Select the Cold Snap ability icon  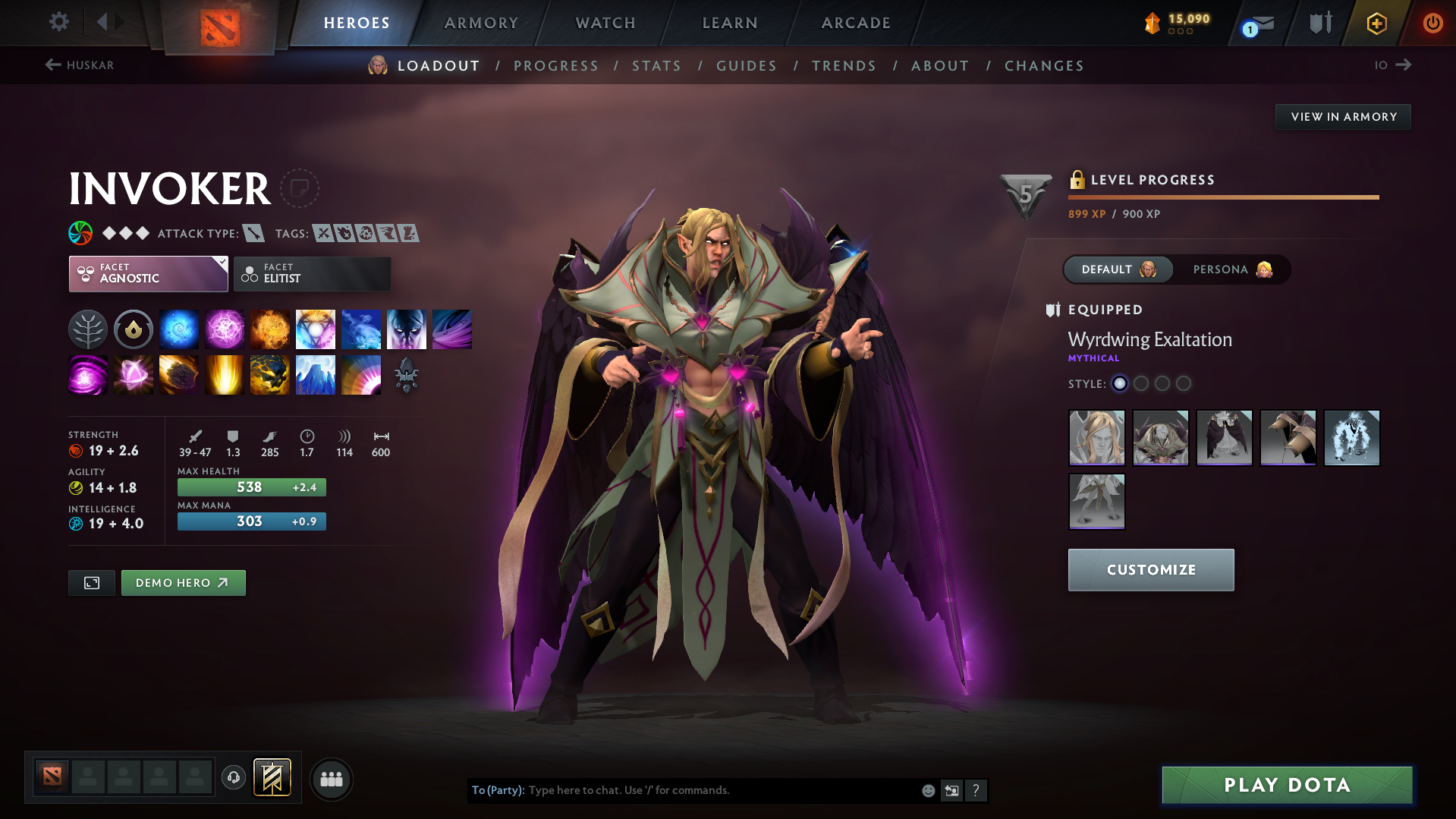click(x=361, y=329)
